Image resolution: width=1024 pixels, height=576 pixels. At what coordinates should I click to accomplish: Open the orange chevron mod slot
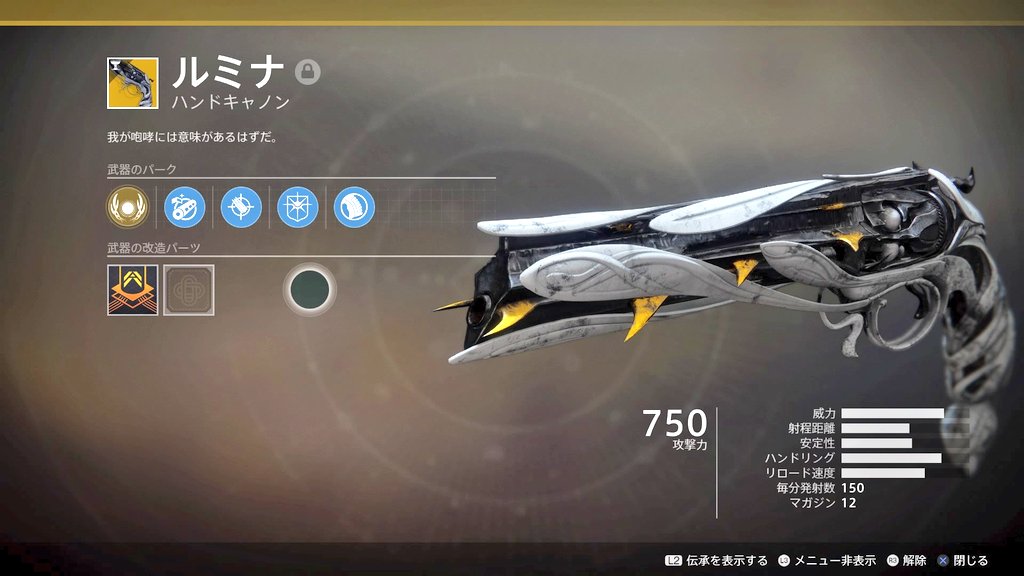pos(132,290)
